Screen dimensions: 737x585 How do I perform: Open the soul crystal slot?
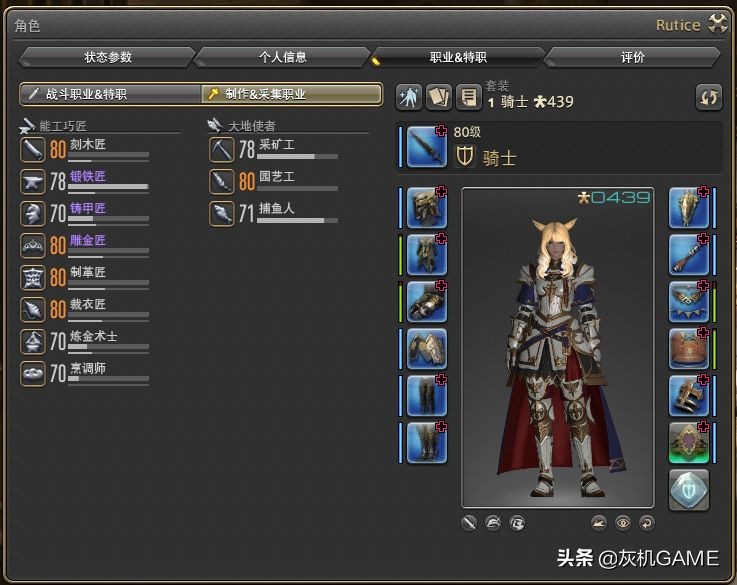[688, 490]
